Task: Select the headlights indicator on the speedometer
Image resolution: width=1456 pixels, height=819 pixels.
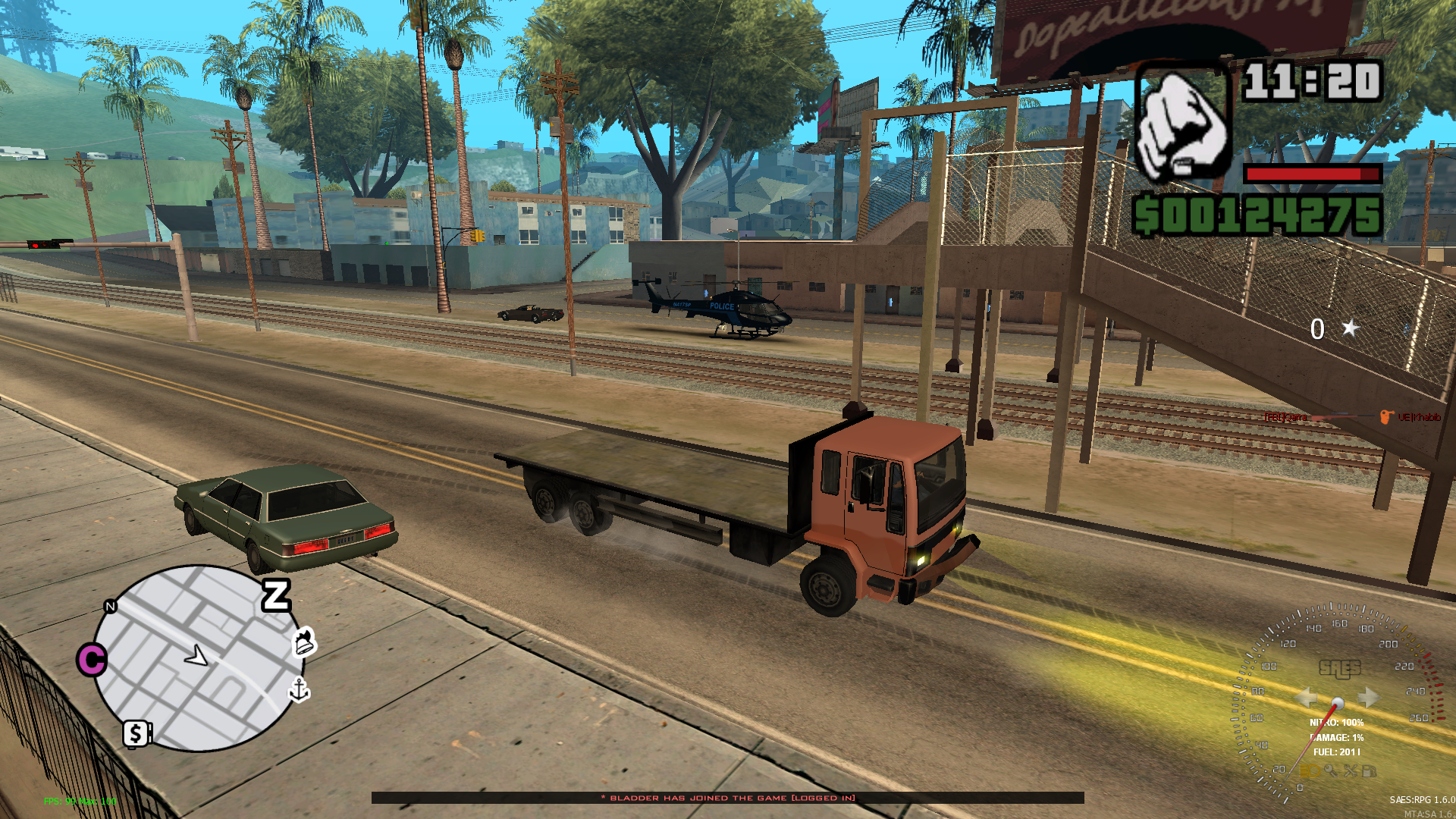Action: pos(1310,772)
